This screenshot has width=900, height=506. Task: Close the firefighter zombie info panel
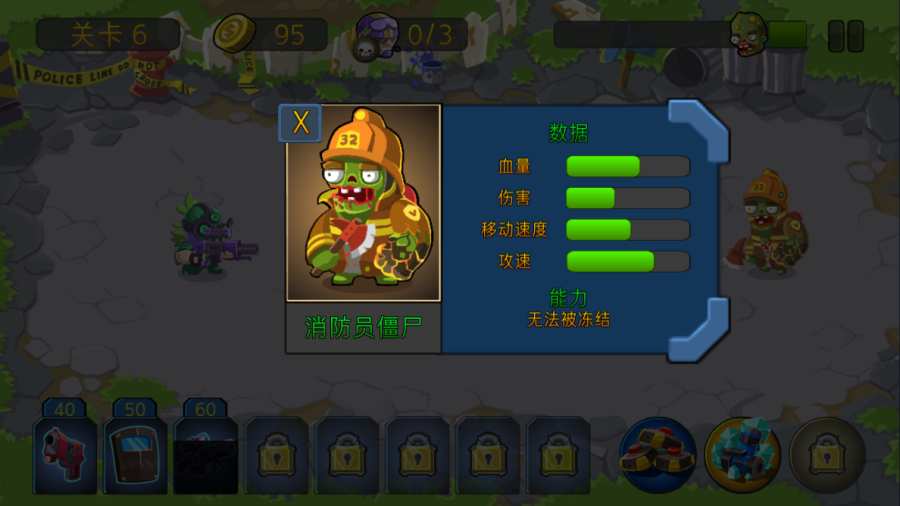(x=300, y=123)
